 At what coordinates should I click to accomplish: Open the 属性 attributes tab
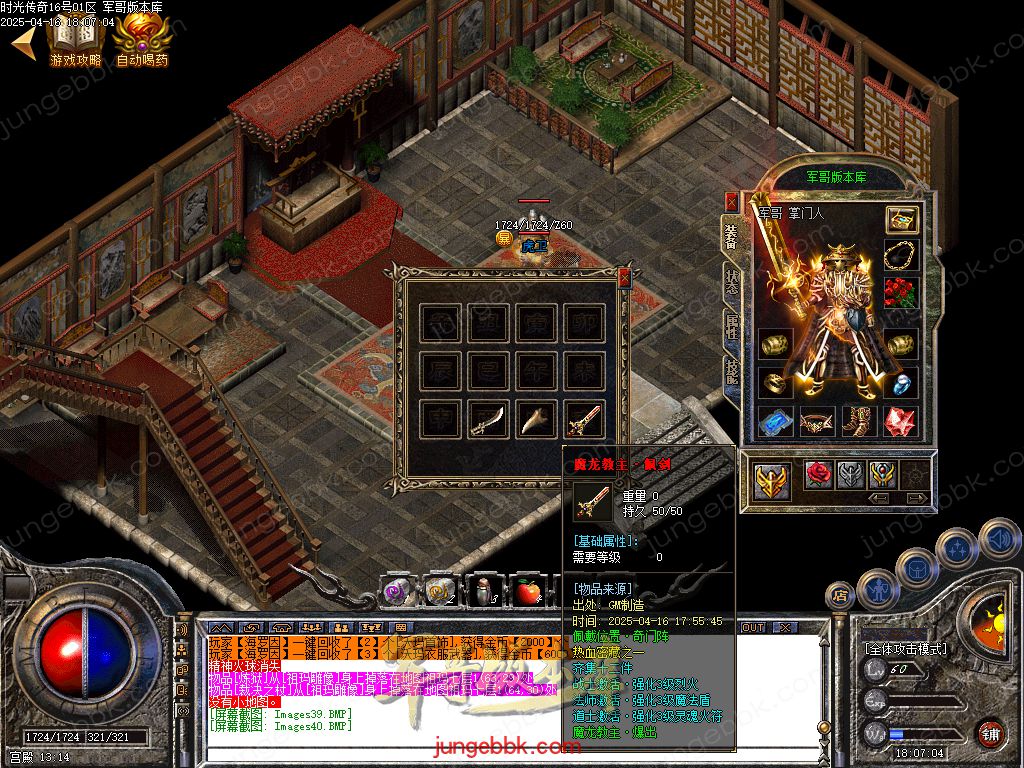(731, 326)
